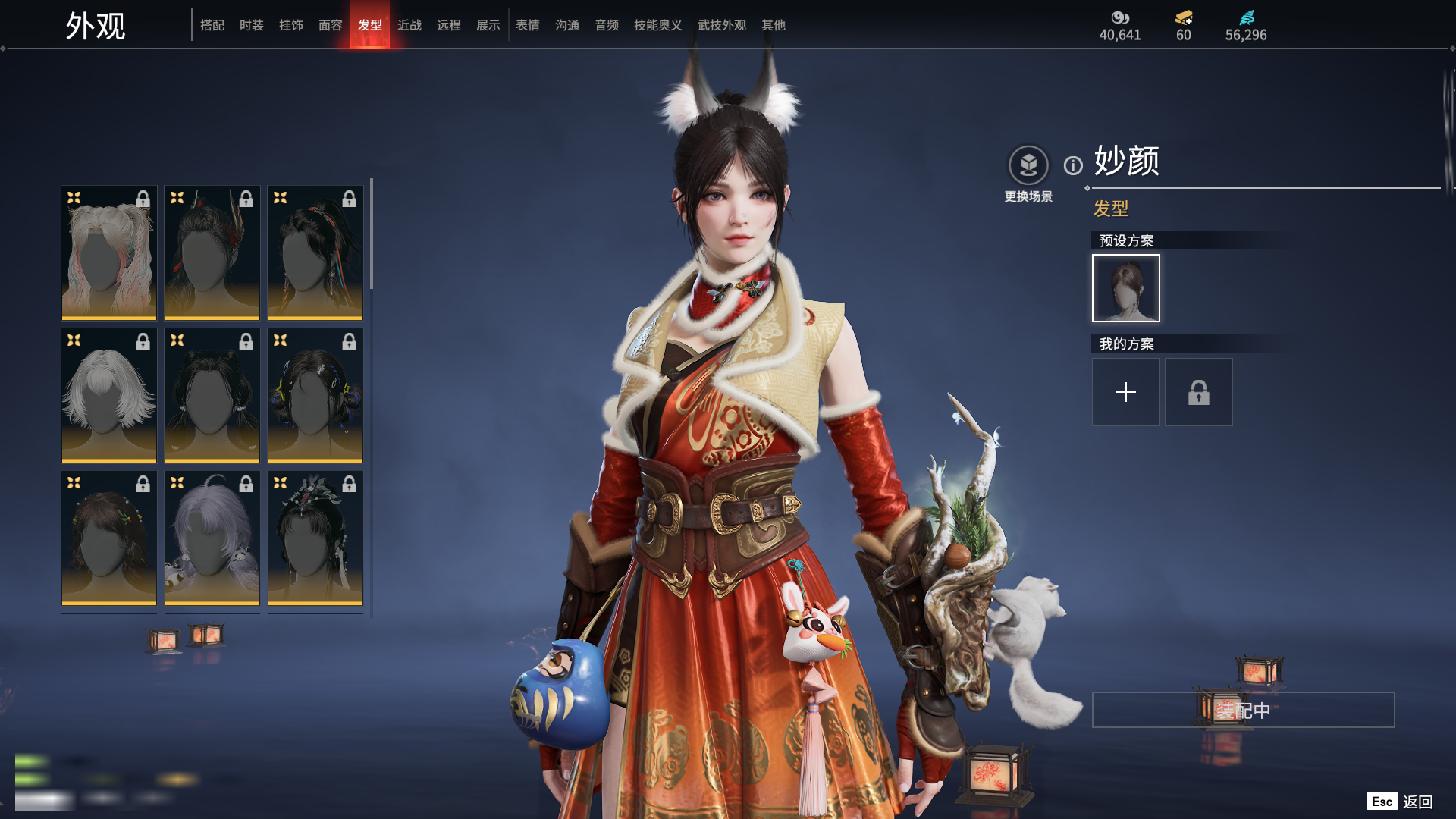Pick the lavender long hairstyle thumbnail
Screen dimensions: 1456x819
tap(212, 538)
